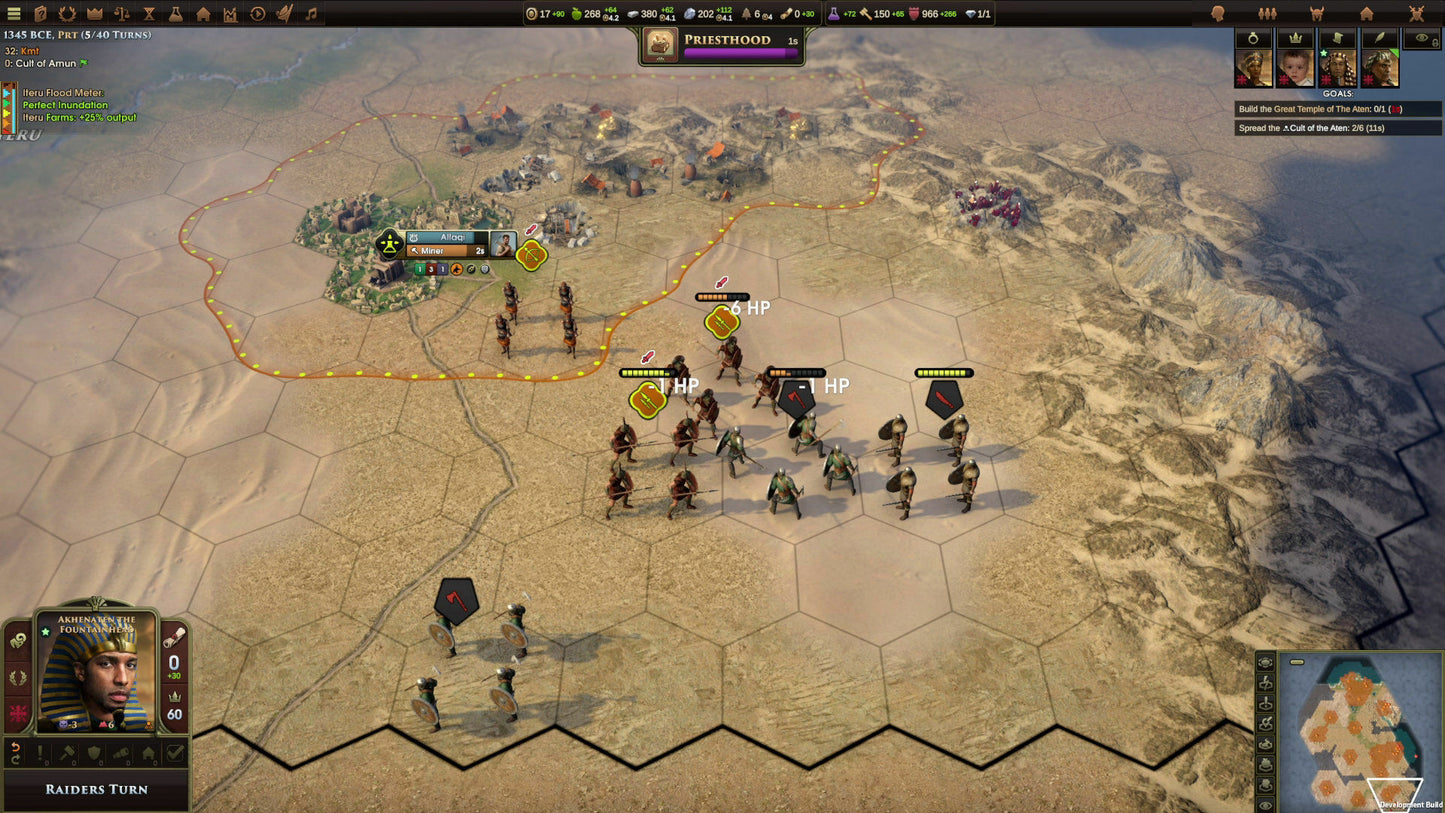Toggle game music with the note icon
The width and height of the screenshot is (1445, 813).
[312, 14]
